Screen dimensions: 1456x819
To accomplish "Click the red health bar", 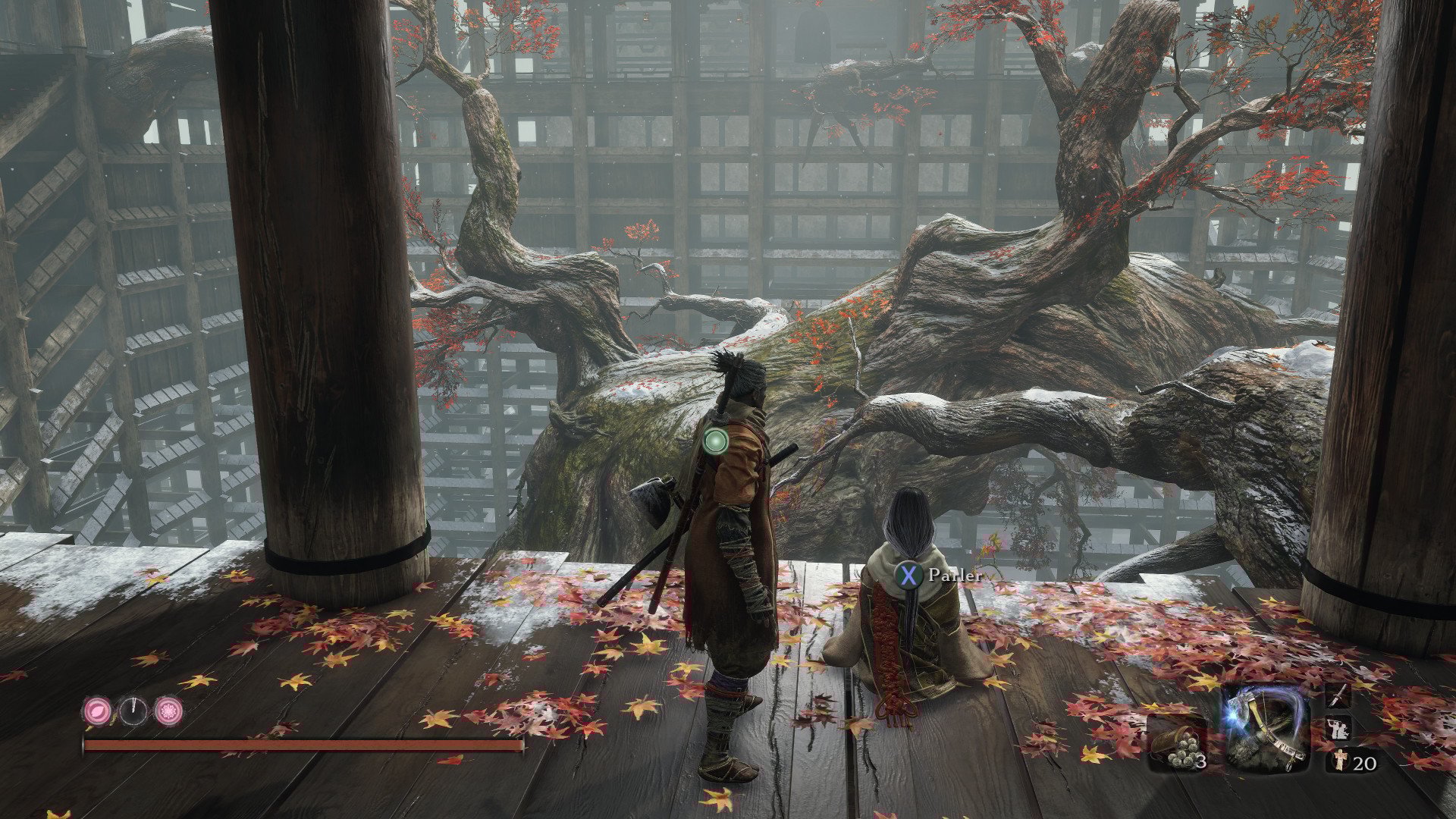I will pos(303,745).
